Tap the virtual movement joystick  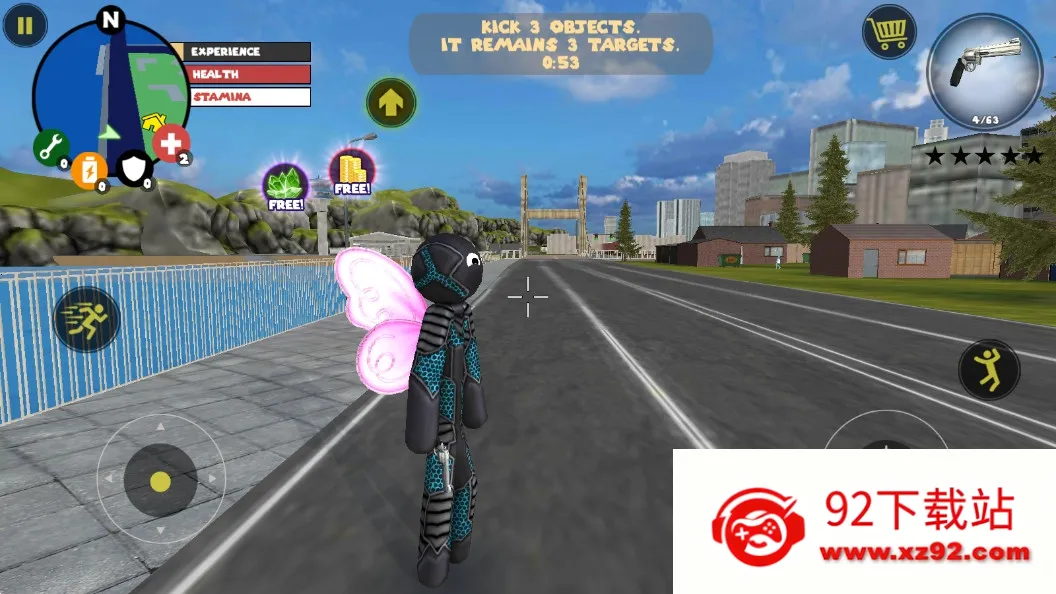160,481
